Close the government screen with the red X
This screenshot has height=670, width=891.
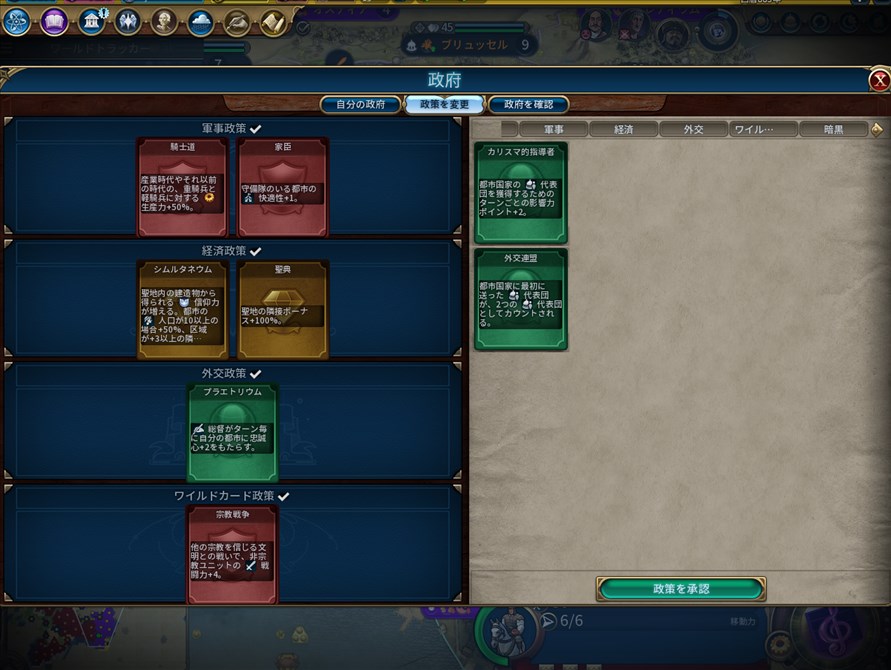point(879,81)
